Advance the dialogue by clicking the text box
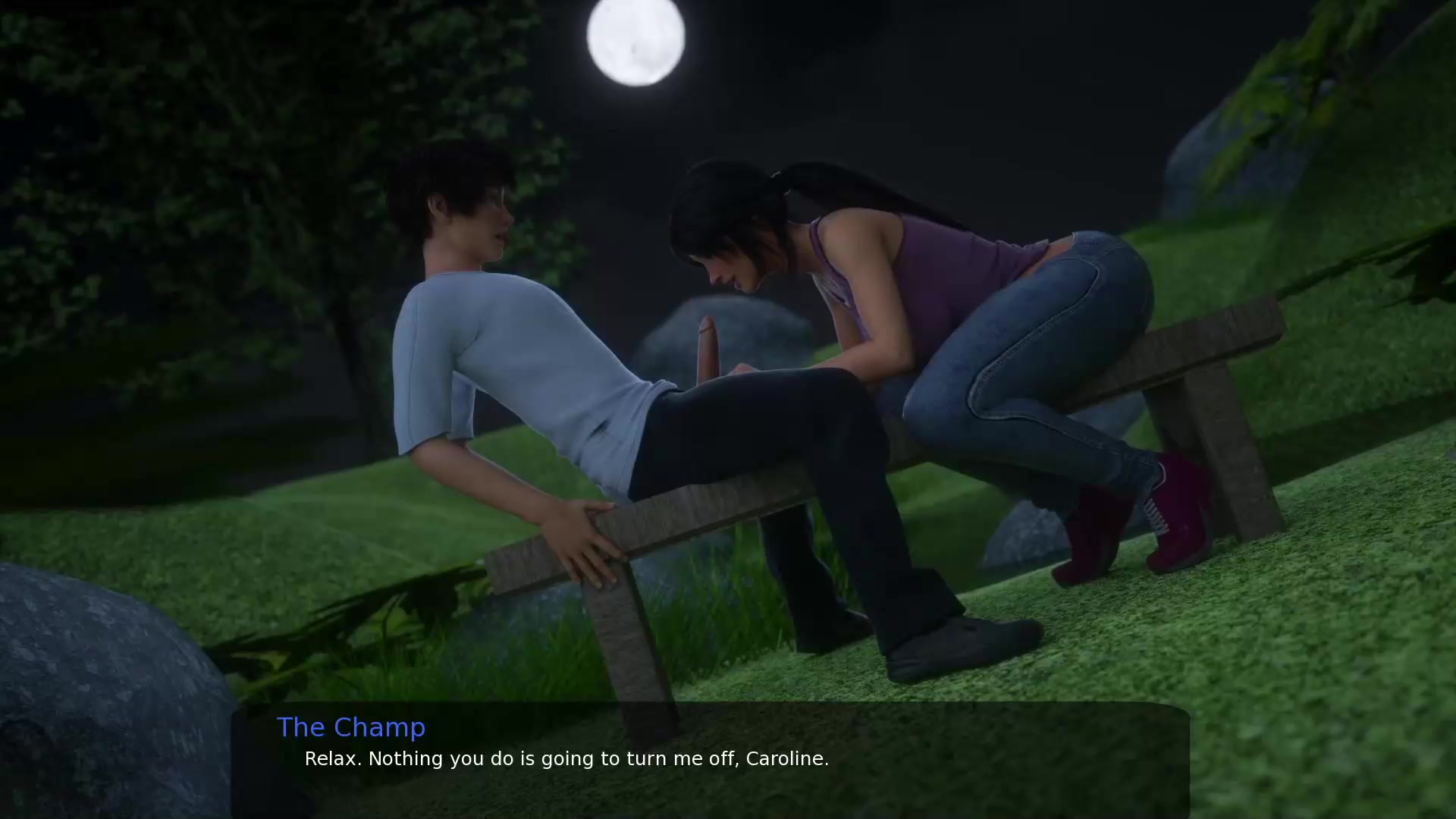This screenshot has width=1456, height=819. 710,758
